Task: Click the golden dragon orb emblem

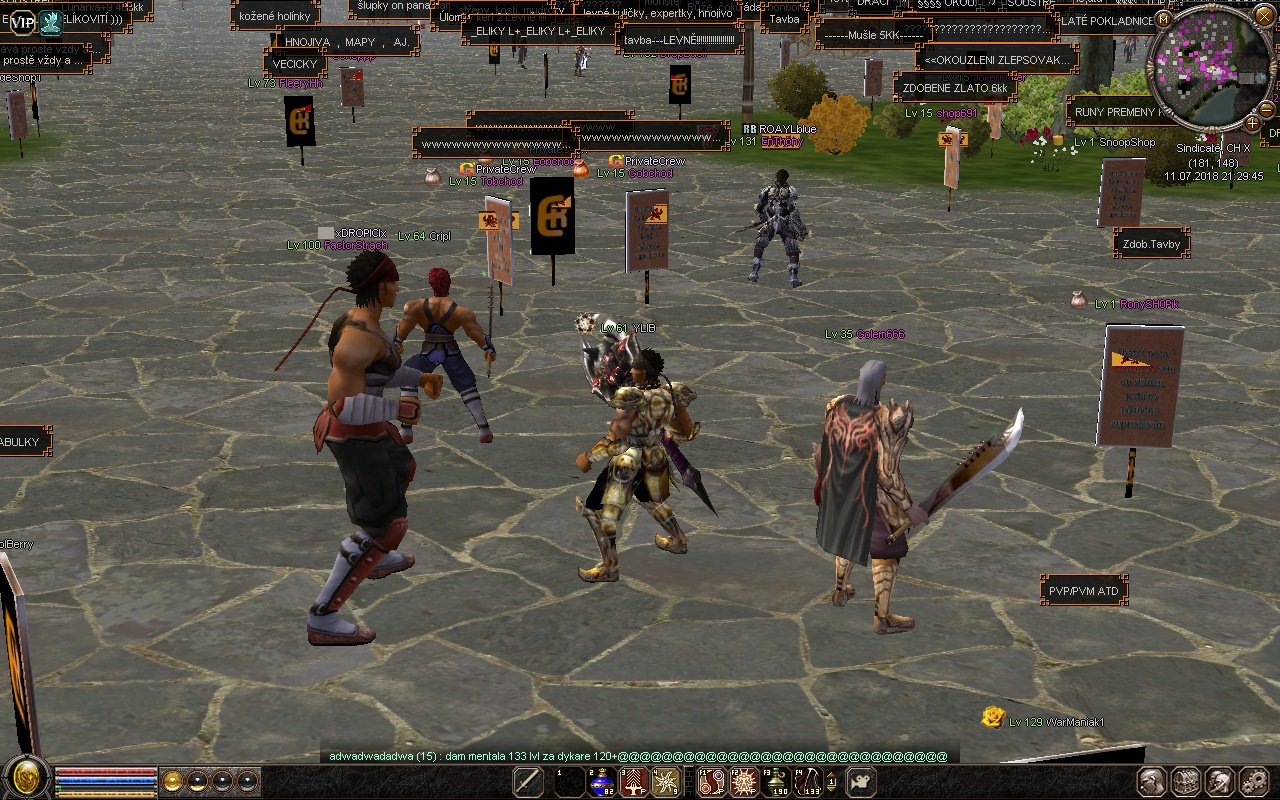Action: click(27, 777)
